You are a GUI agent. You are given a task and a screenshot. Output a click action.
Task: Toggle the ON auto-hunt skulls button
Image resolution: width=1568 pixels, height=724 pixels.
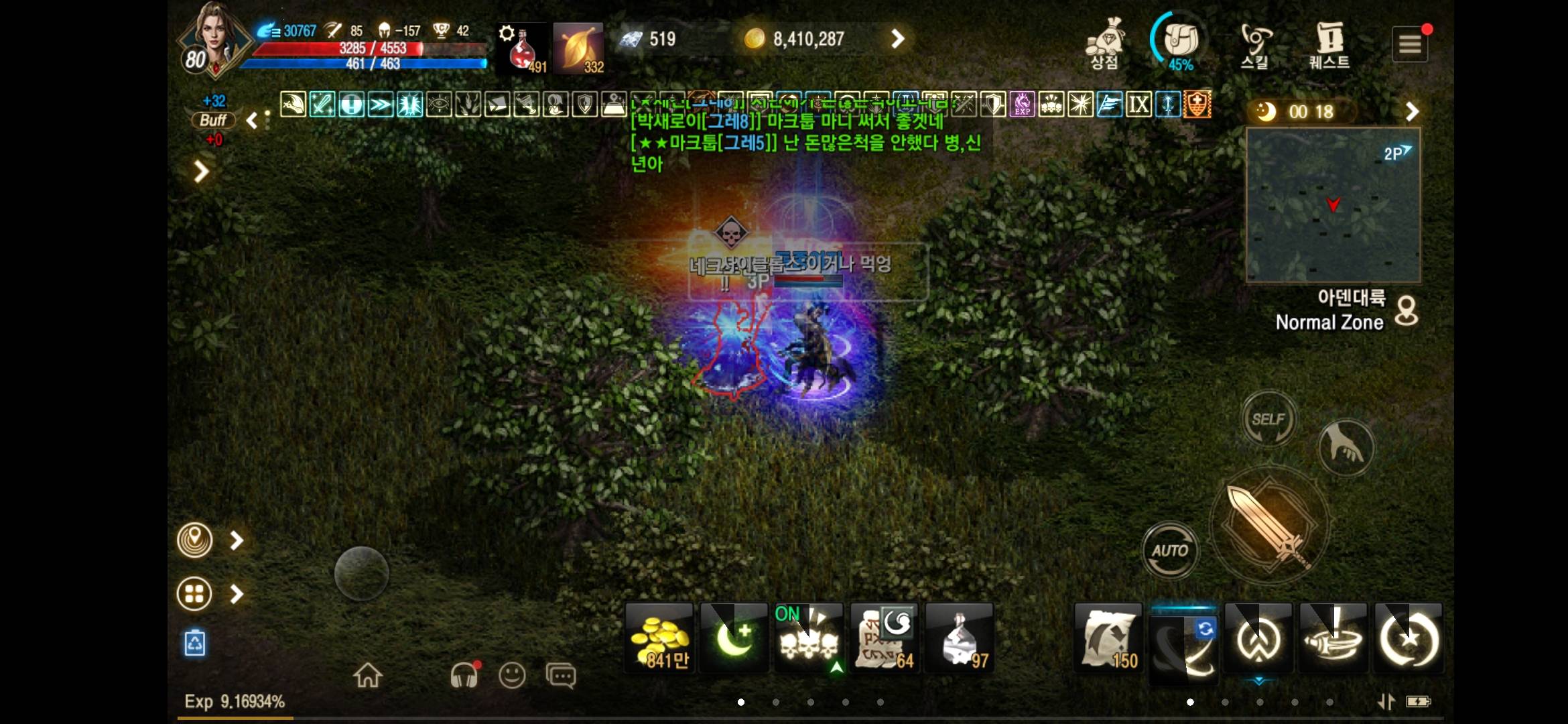pyautogui.click(x=808, y=637)
